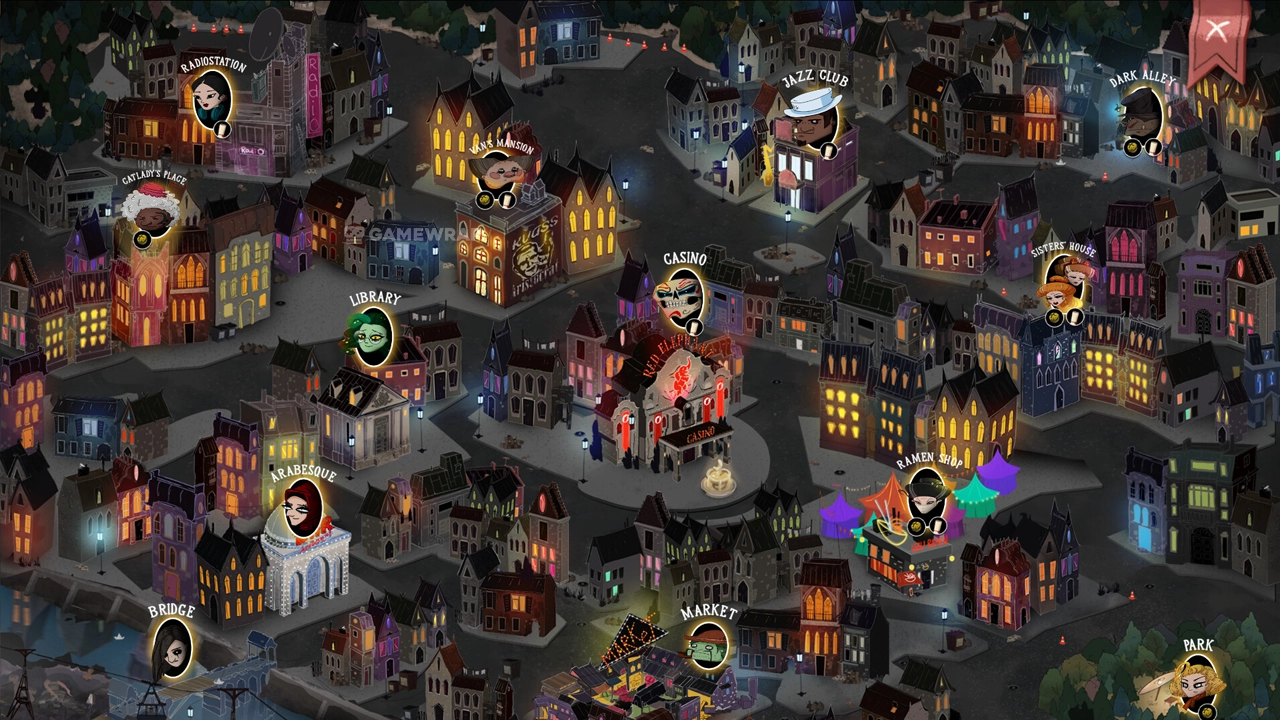Select the Park location marker
The image size is (1280, 720).
click(x=1197, y=683)
